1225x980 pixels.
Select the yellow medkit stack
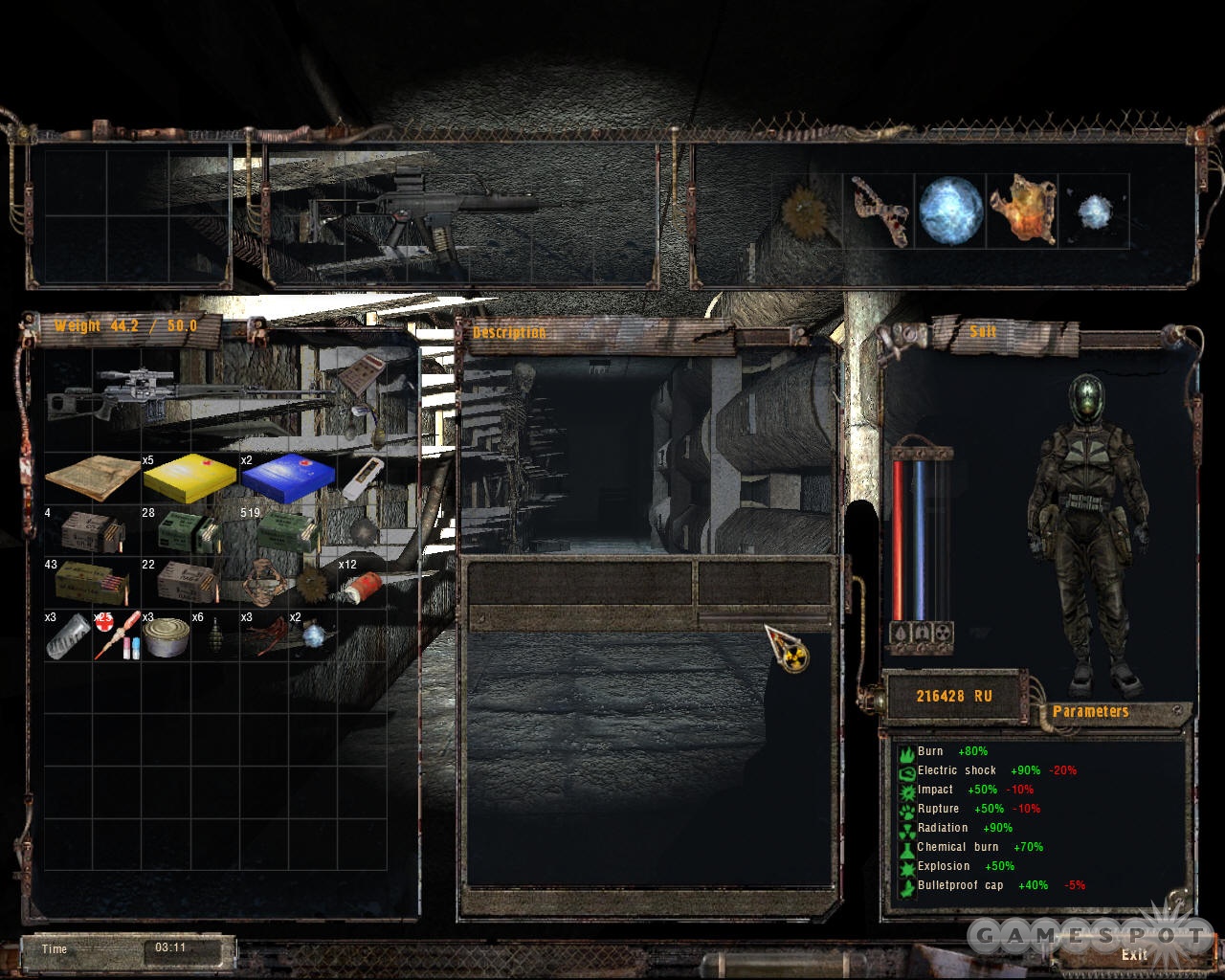tap(189, 478)
